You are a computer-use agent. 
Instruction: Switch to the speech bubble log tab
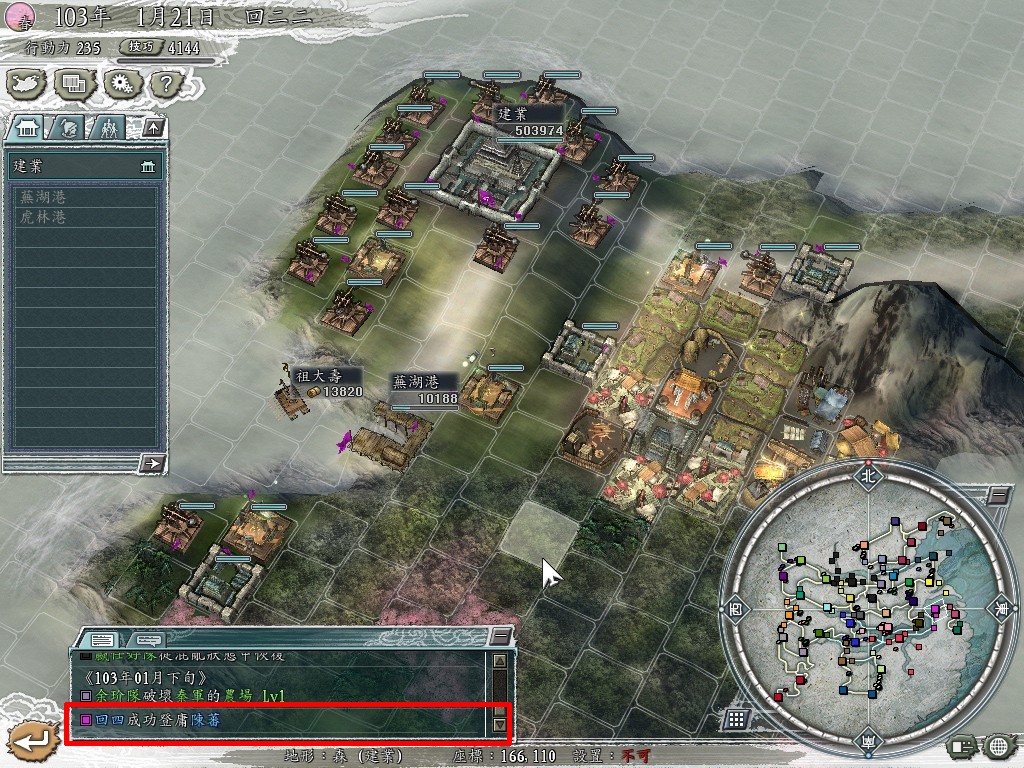(x=147, y=639)
